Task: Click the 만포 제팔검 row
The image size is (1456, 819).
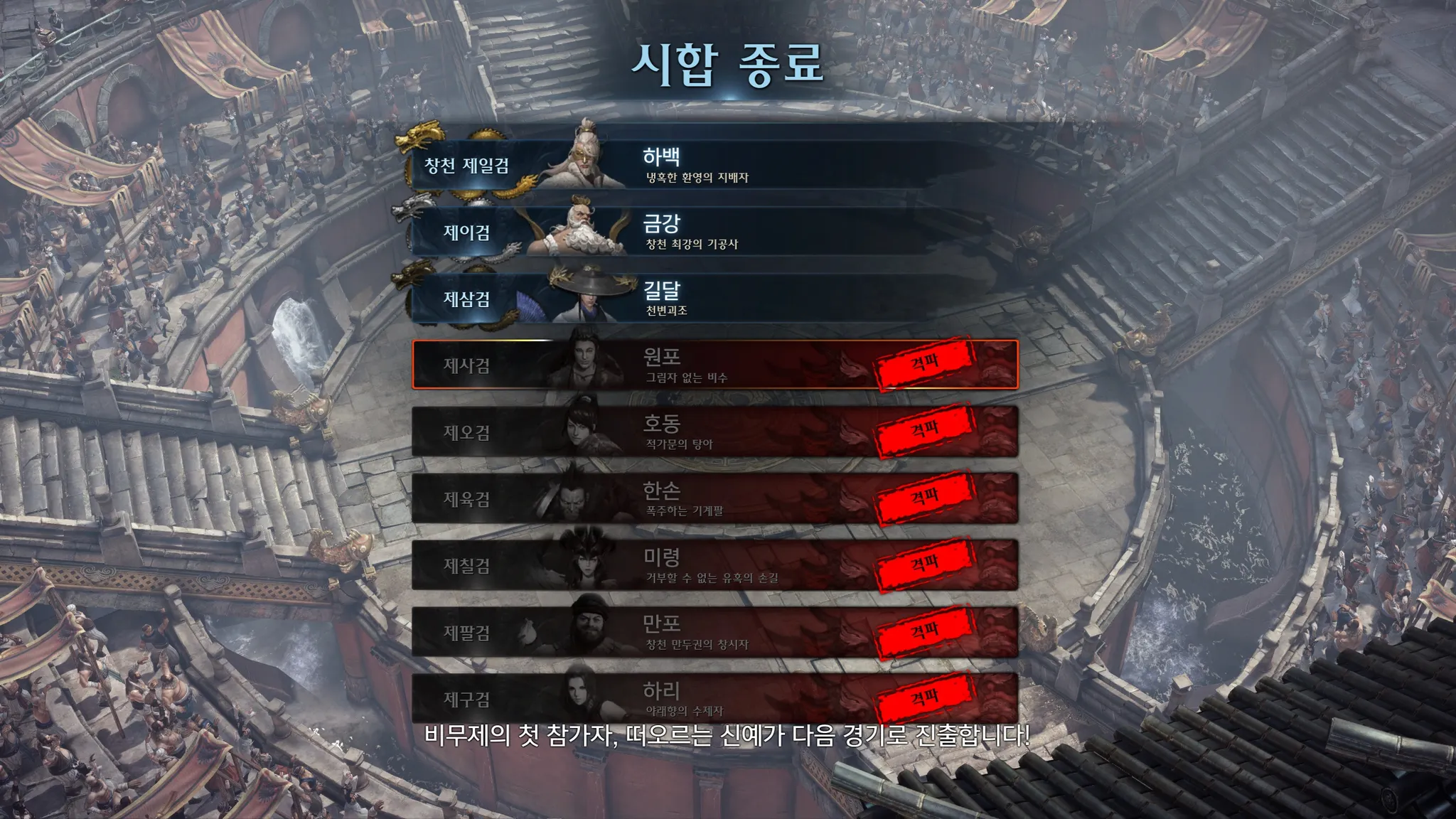Action: pyautogui.click(x=714, y=632)
